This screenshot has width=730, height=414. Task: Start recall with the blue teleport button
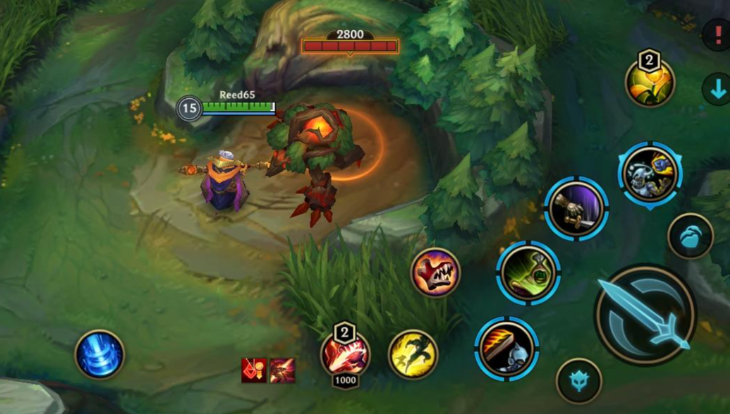coord(100,354)
